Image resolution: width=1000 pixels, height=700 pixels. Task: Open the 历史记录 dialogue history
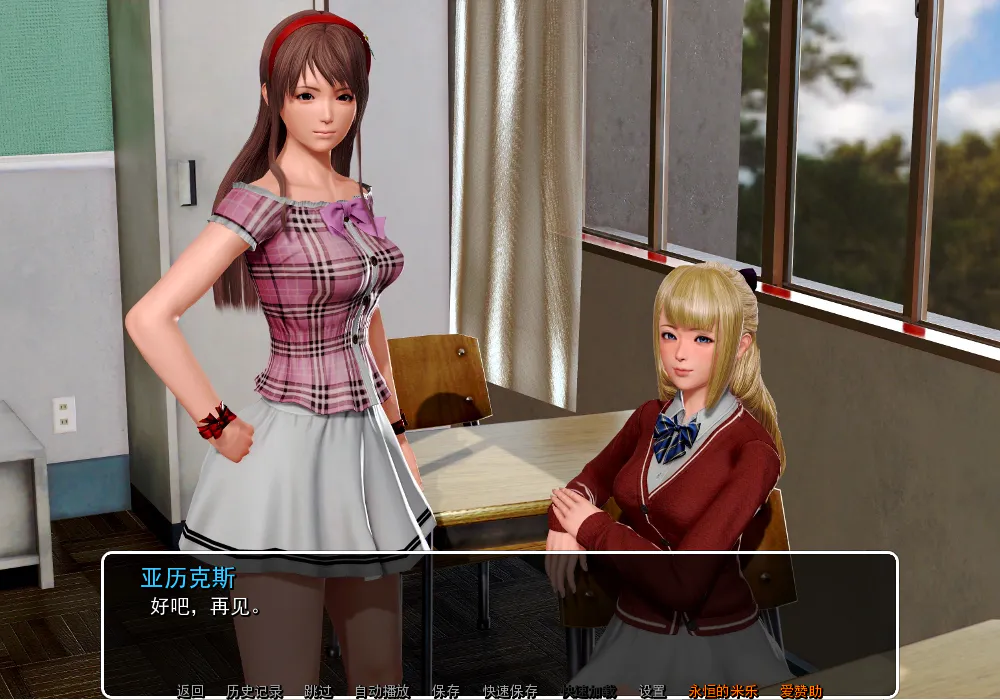(254, 691)
